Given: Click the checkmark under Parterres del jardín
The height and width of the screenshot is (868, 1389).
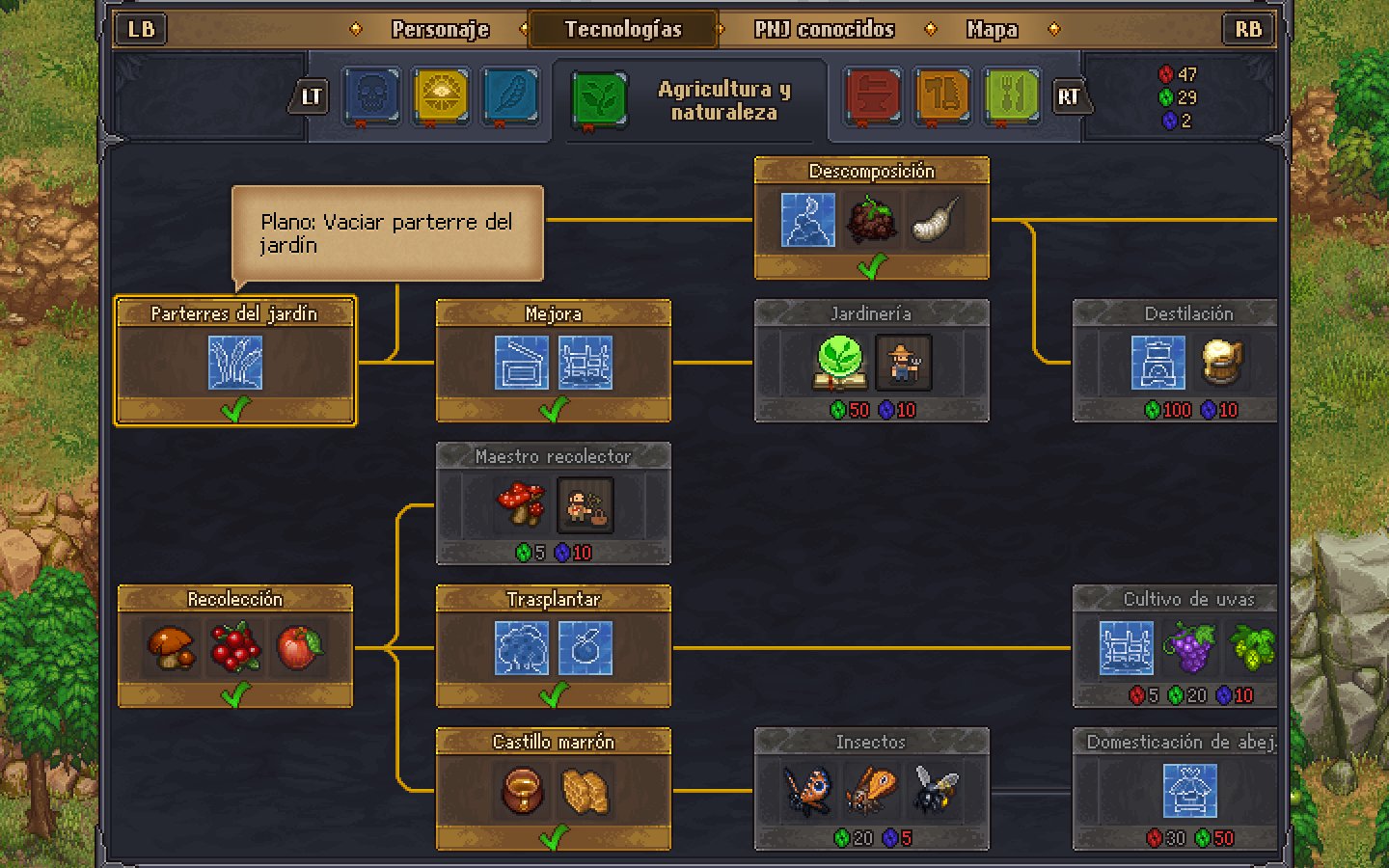Looking at the screenshot, I should point(234,408).
